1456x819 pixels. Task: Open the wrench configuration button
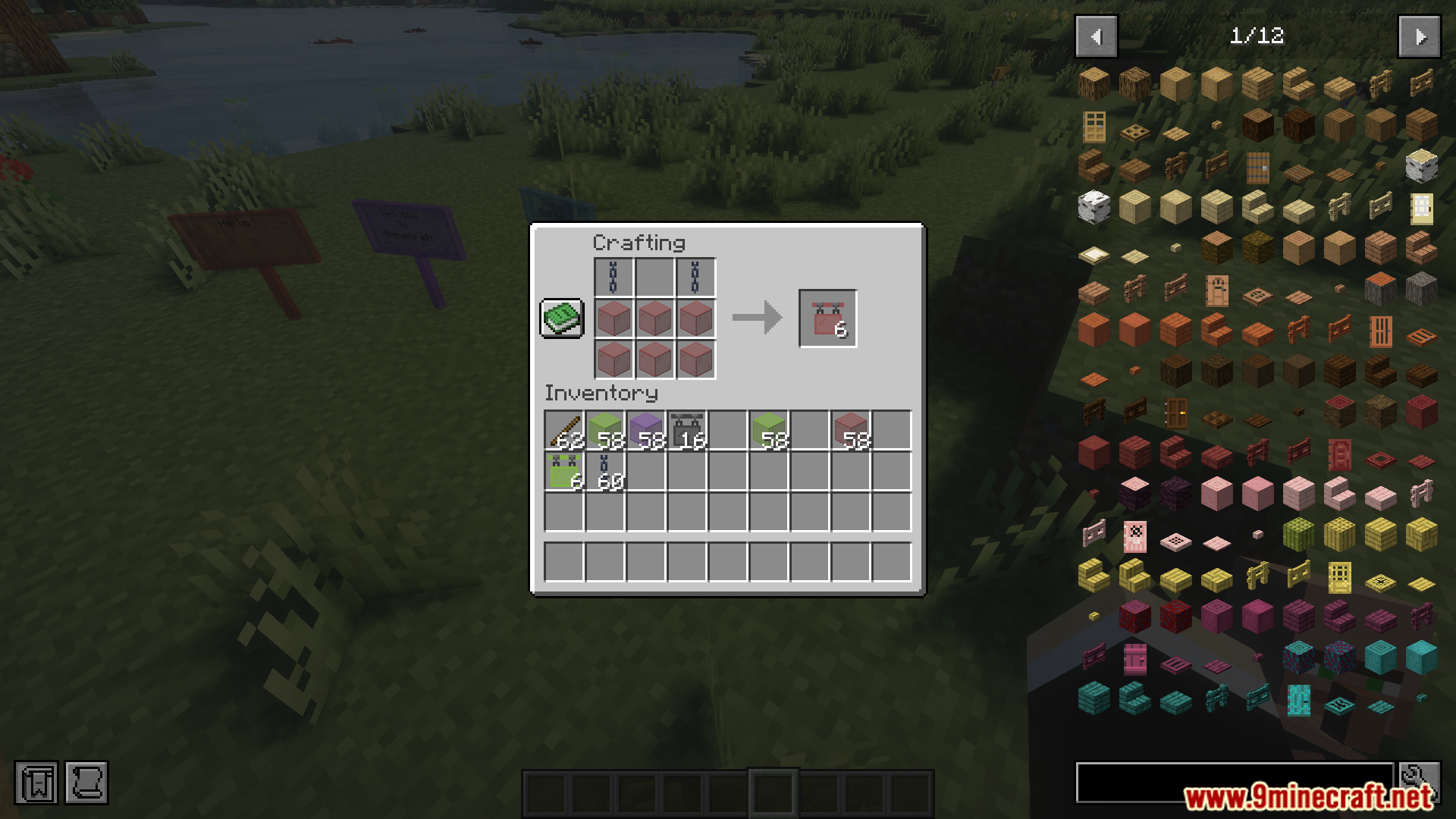tap(1419, 782)
